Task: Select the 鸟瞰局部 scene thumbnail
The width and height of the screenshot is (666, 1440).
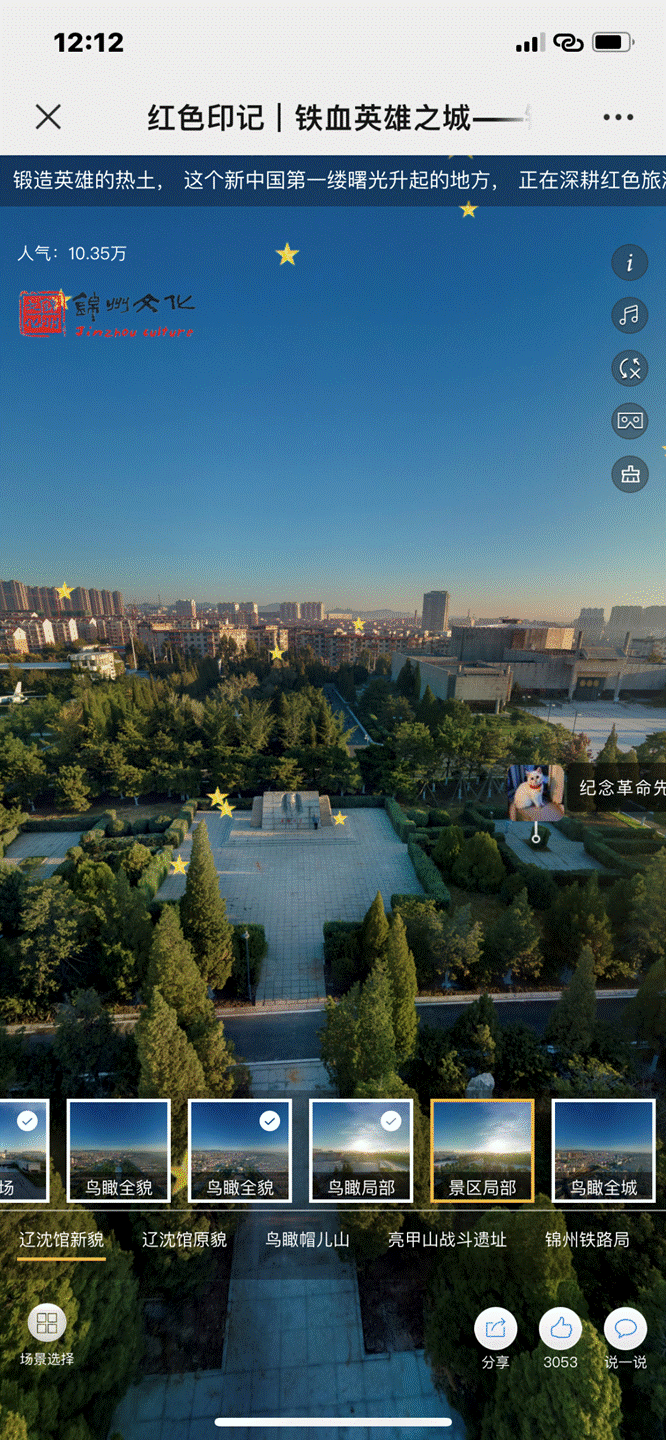Action: click(x=361, y=1150)
